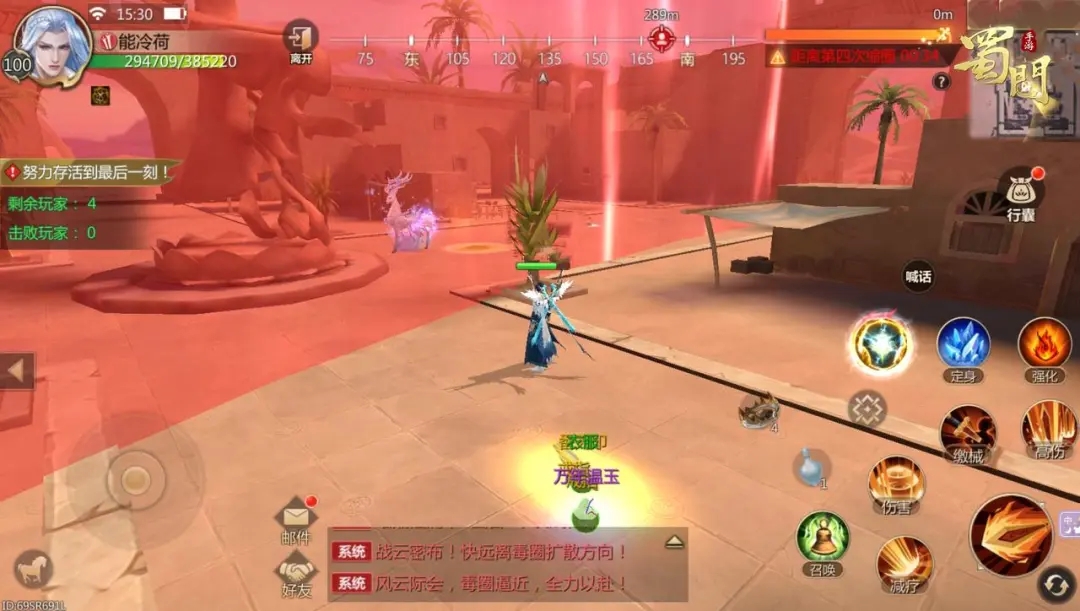Use the blue potion flask item
This screenshot has height=611, width=1080.
pos(811,466)
